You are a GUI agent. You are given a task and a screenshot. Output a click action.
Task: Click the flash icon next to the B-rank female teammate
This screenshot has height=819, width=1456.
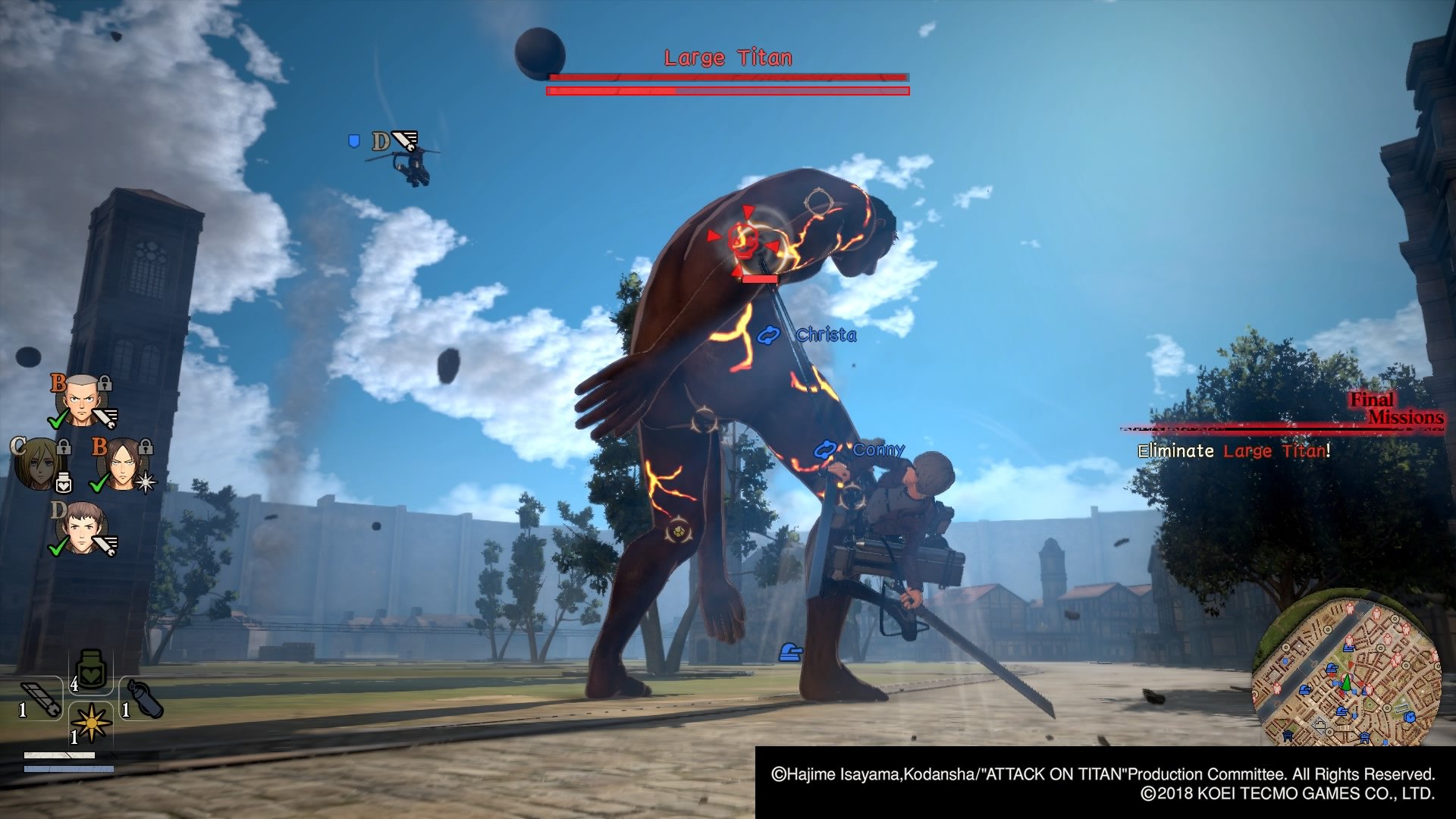tap(145, 482)
